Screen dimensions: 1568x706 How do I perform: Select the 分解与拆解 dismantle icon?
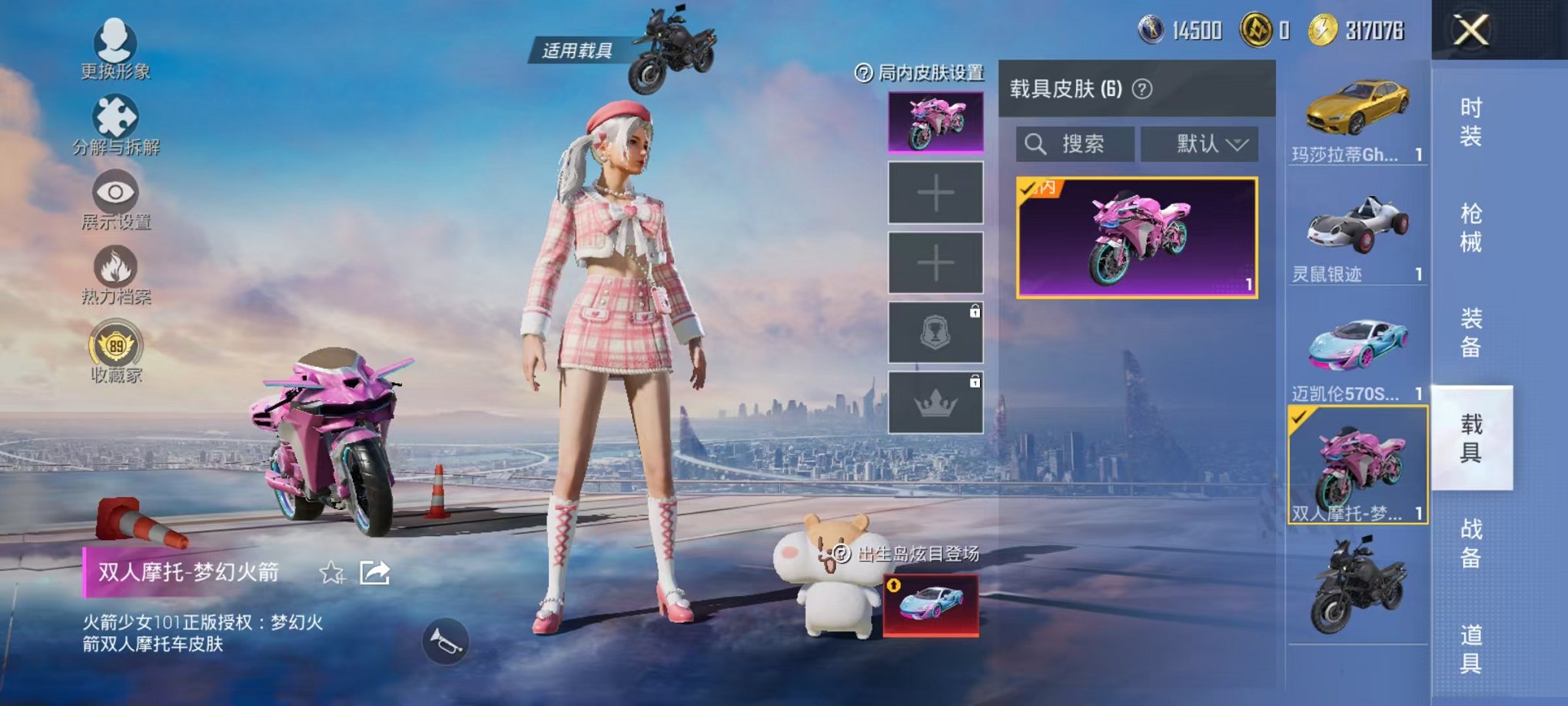coord(114,123)
